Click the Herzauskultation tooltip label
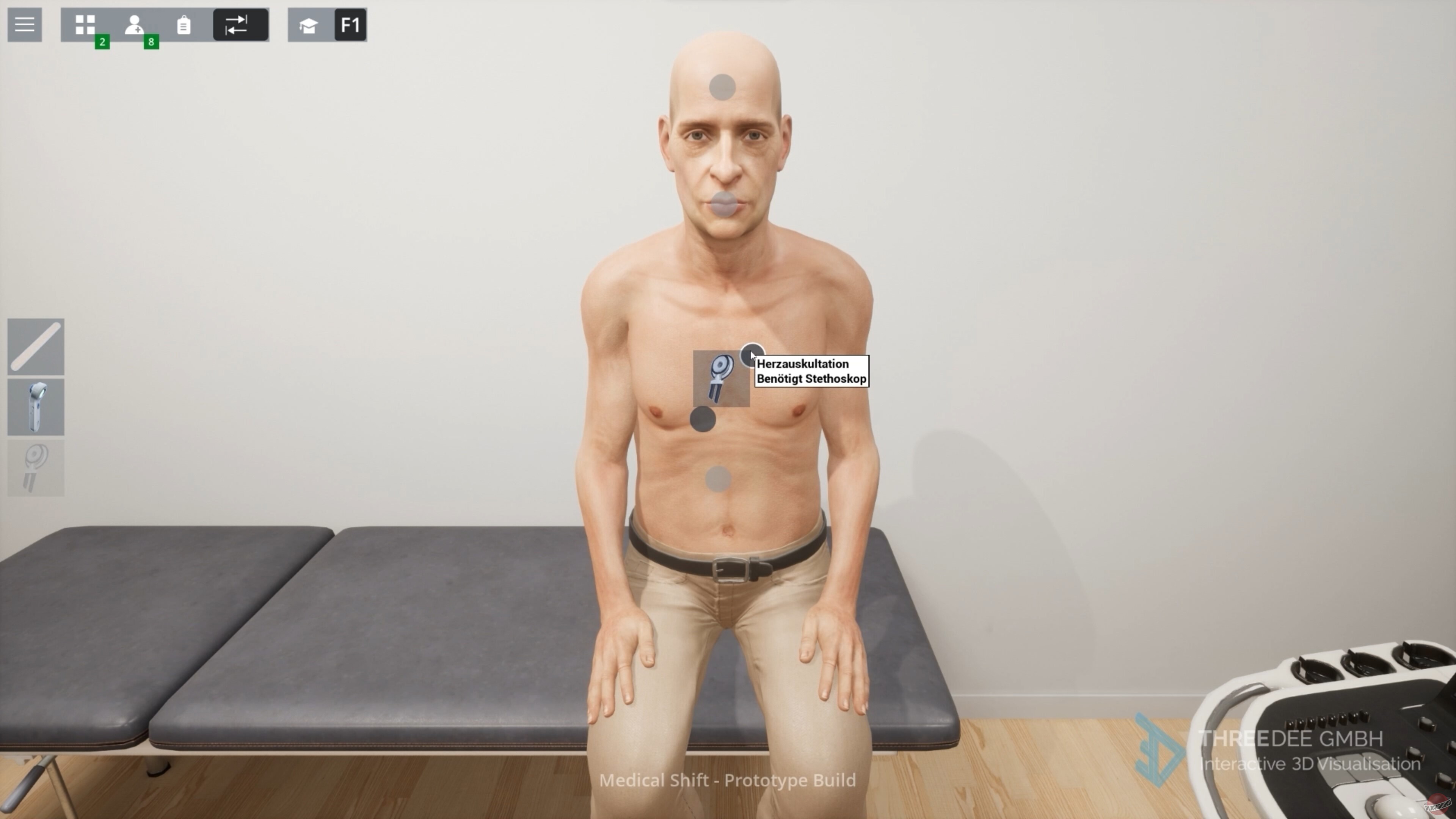The image size is (1456, 819). tap(812, 371)
